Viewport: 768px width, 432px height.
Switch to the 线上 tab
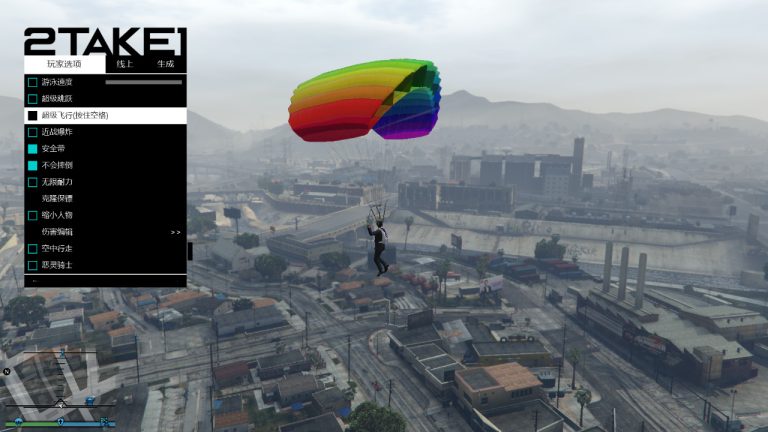(125, 64)
